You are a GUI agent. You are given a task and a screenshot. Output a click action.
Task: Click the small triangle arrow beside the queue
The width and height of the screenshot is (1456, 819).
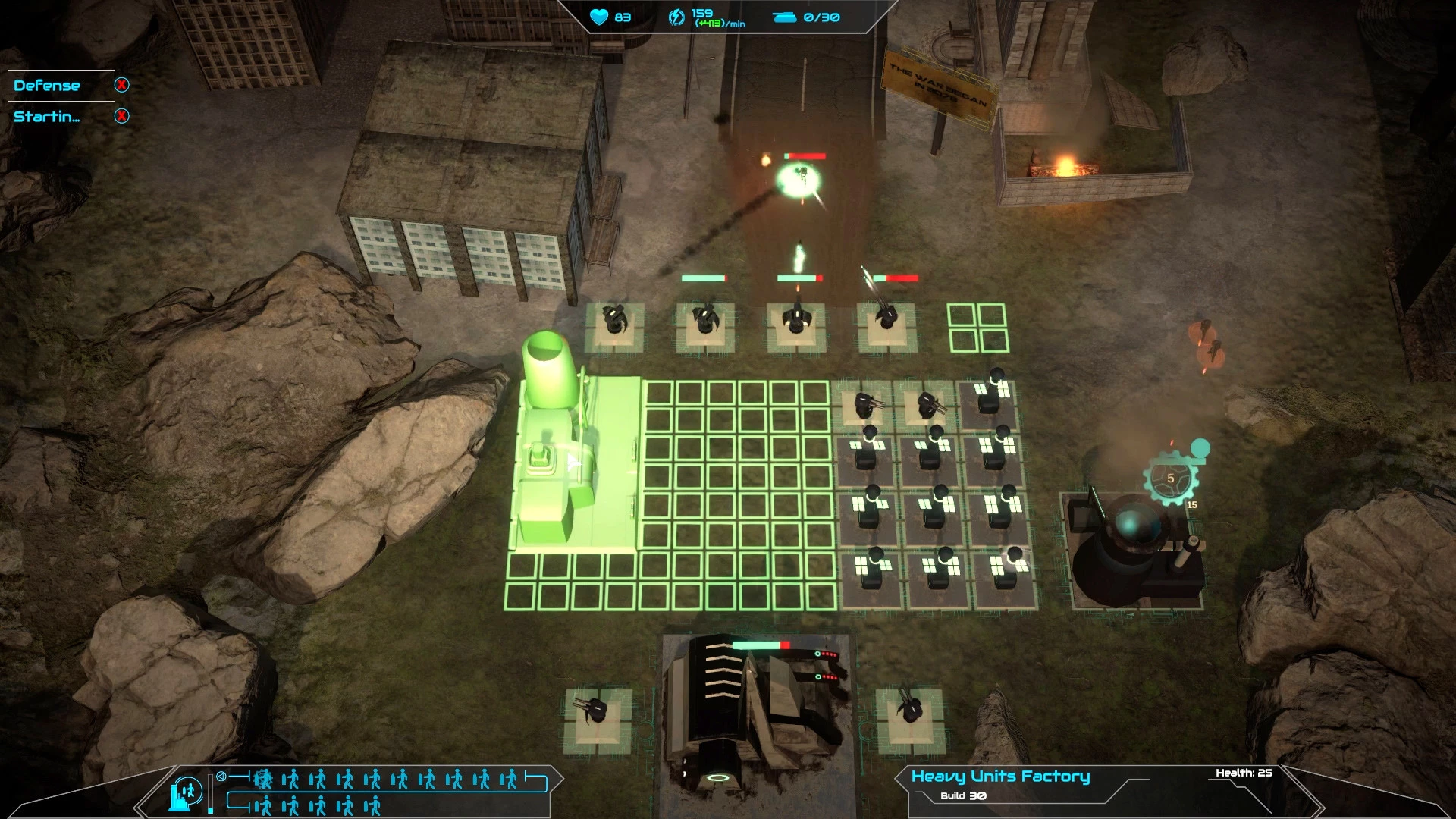coord(221,777)
